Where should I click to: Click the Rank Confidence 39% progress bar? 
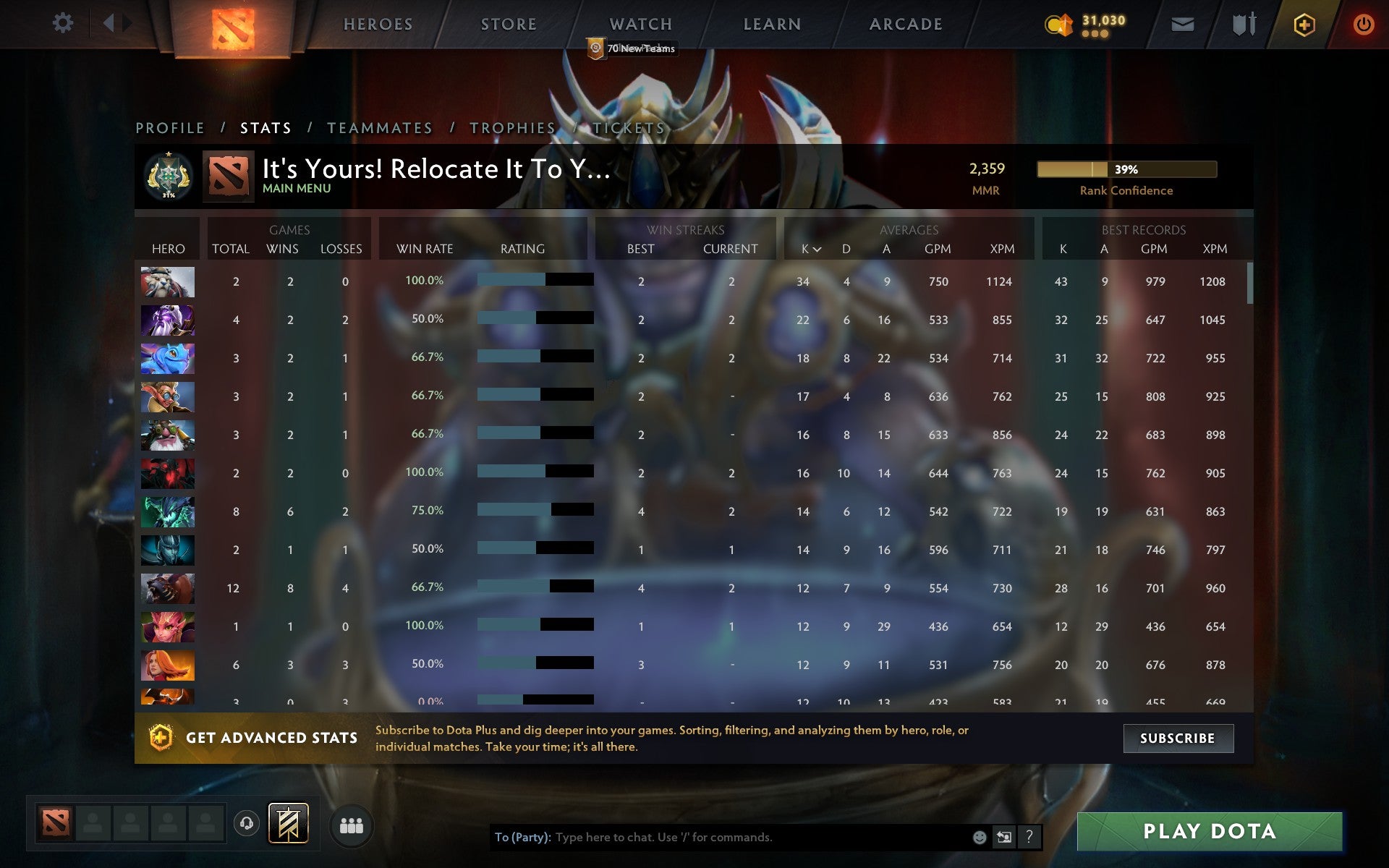point(1126,170)
